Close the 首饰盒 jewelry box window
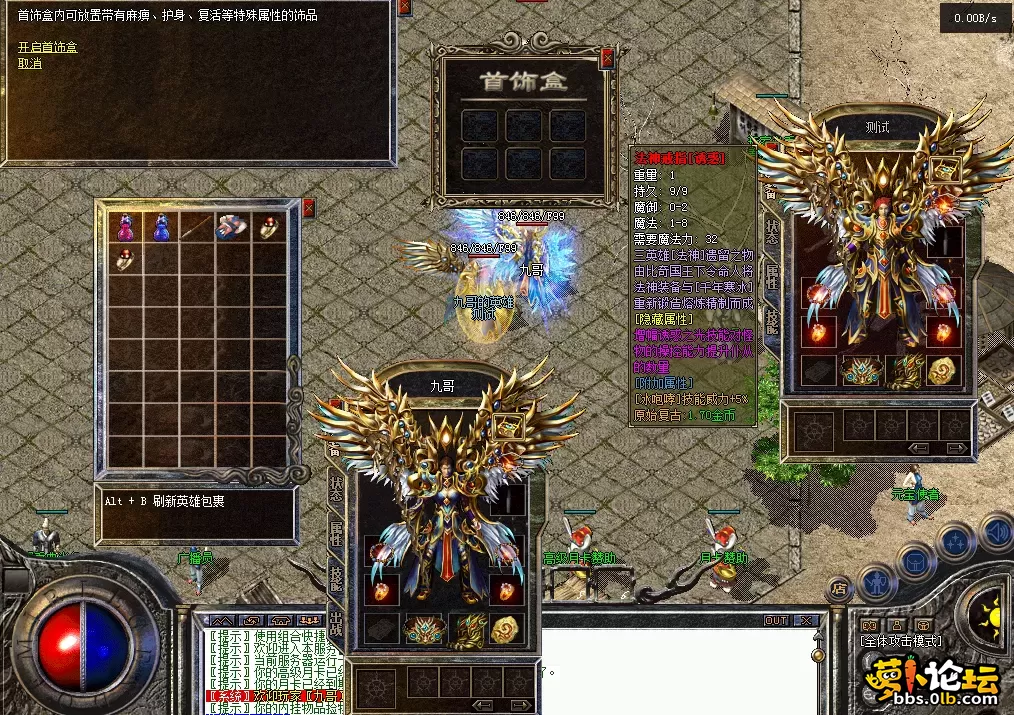 click(606, 58)
